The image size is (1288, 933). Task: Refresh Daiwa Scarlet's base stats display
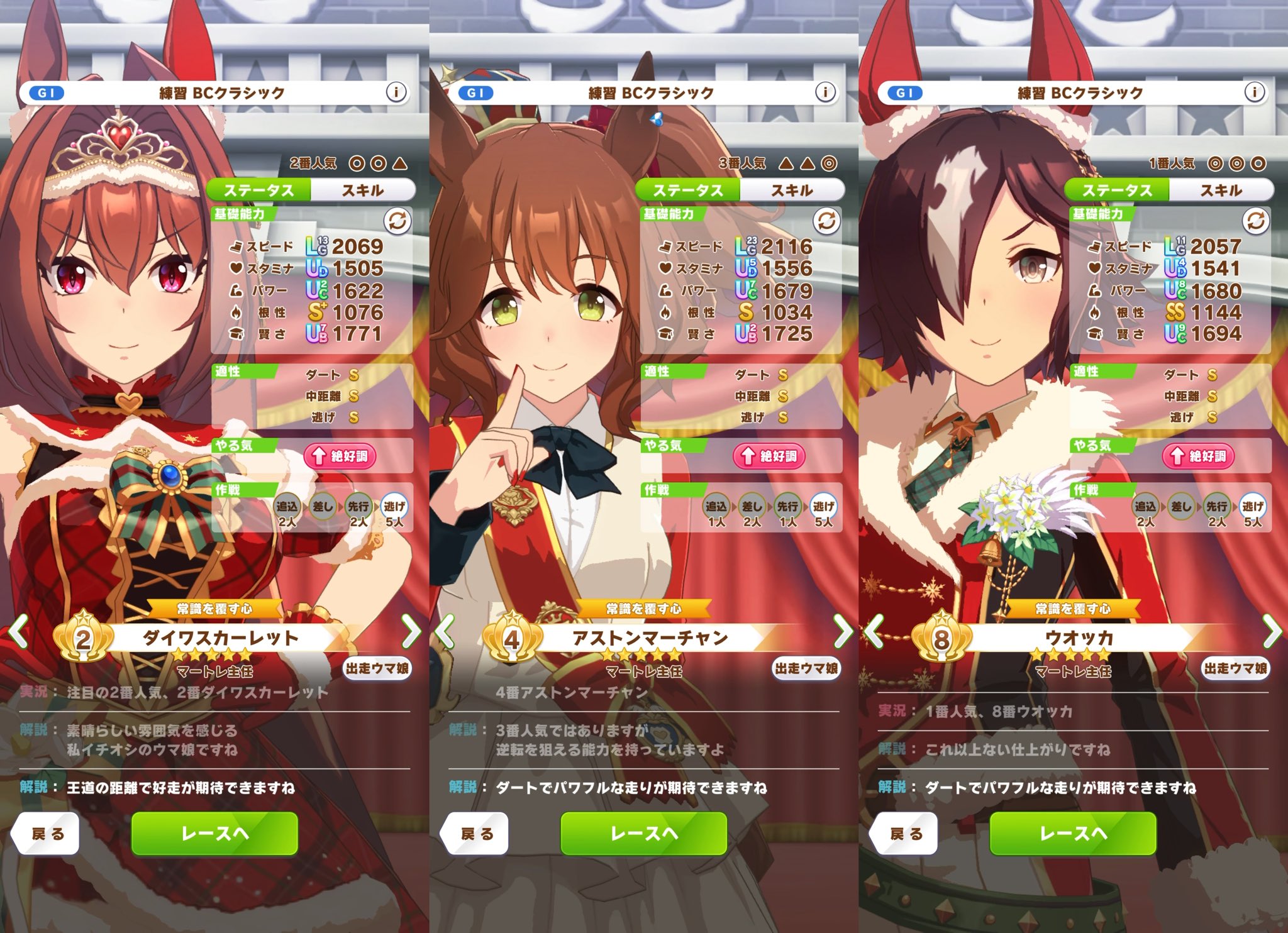click(x=397, y=221)
